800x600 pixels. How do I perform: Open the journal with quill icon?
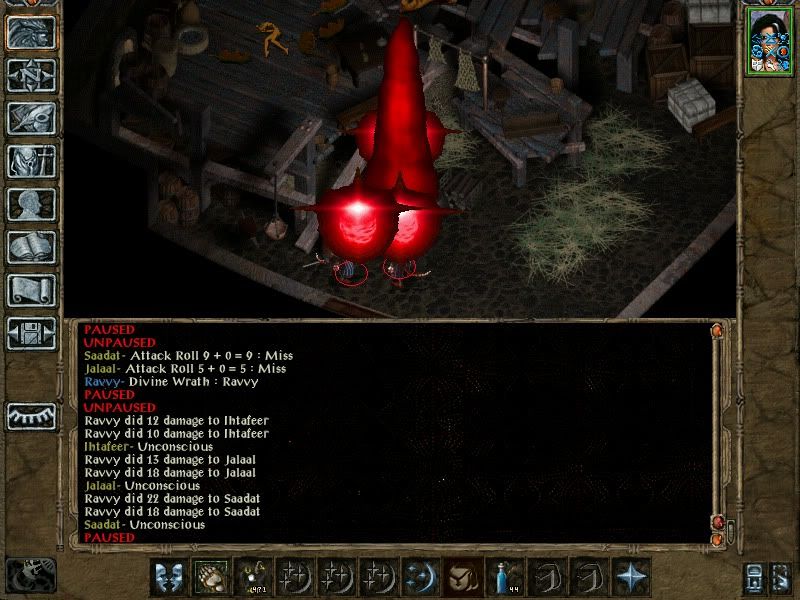pyautogui.click(x=31, y=118)
